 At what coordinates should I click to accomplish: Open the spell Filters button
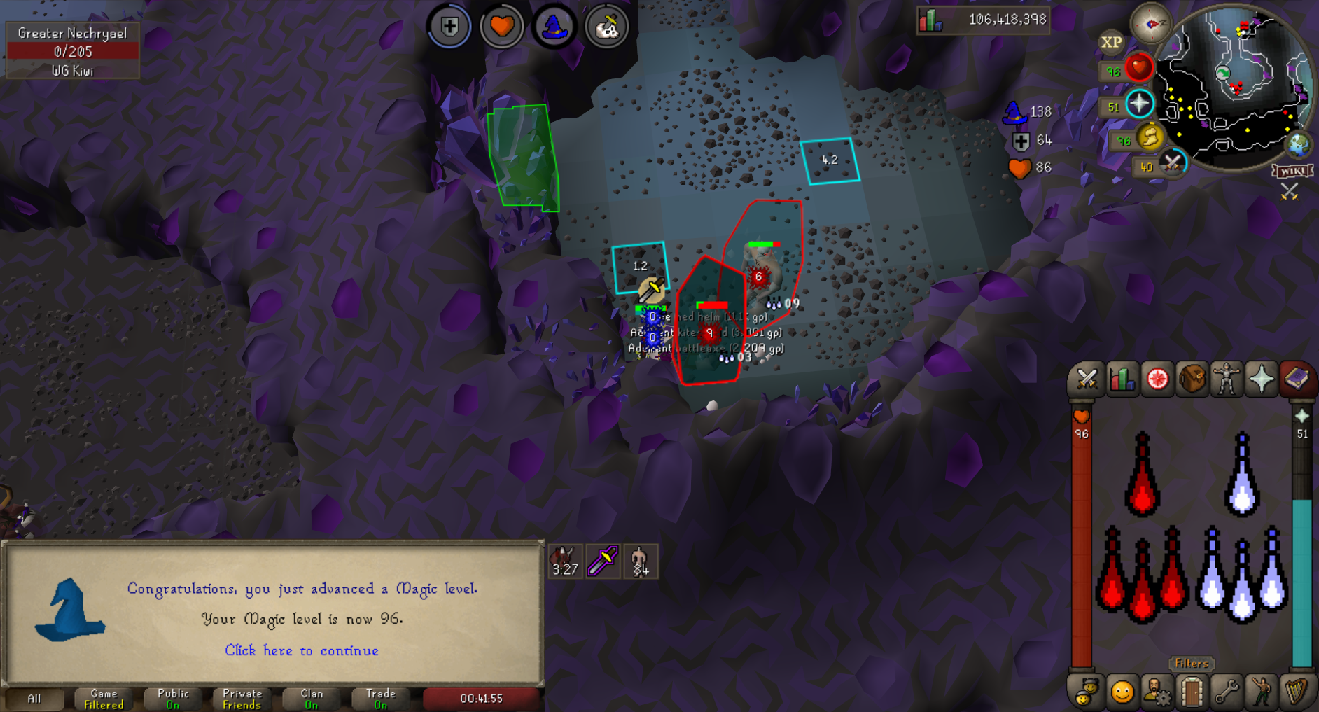click(x=1192, y=663)
